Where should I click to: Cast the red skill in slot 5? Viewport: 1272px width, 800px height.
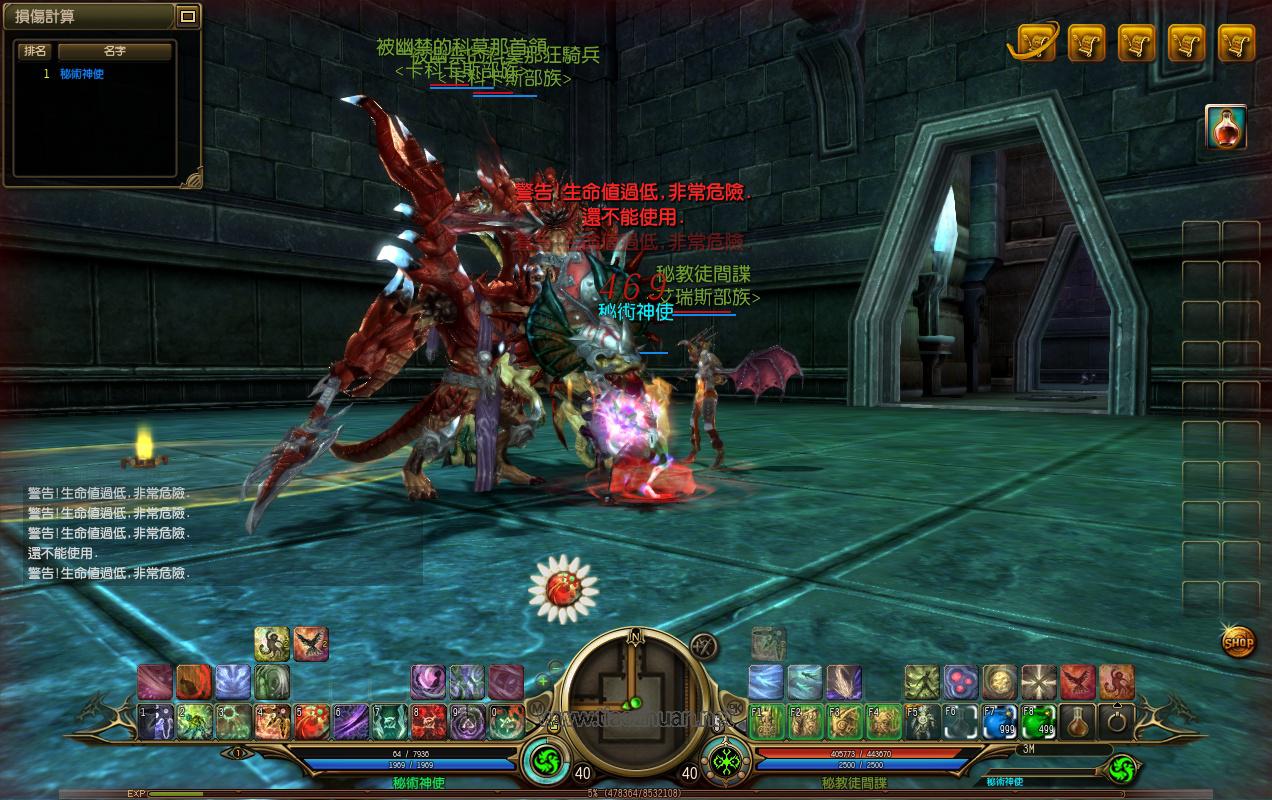point(311,721)
